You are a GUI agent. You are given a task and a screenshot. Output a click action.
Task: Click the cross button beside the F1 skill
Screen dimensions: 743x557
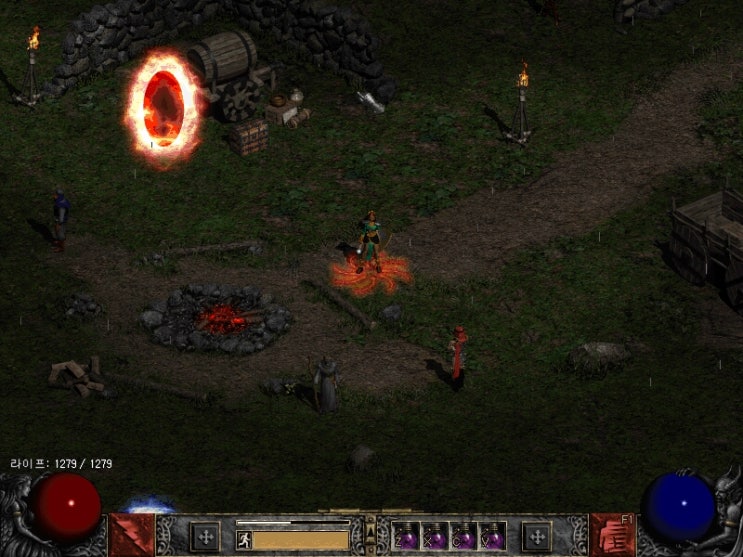(x=537, y=536)
